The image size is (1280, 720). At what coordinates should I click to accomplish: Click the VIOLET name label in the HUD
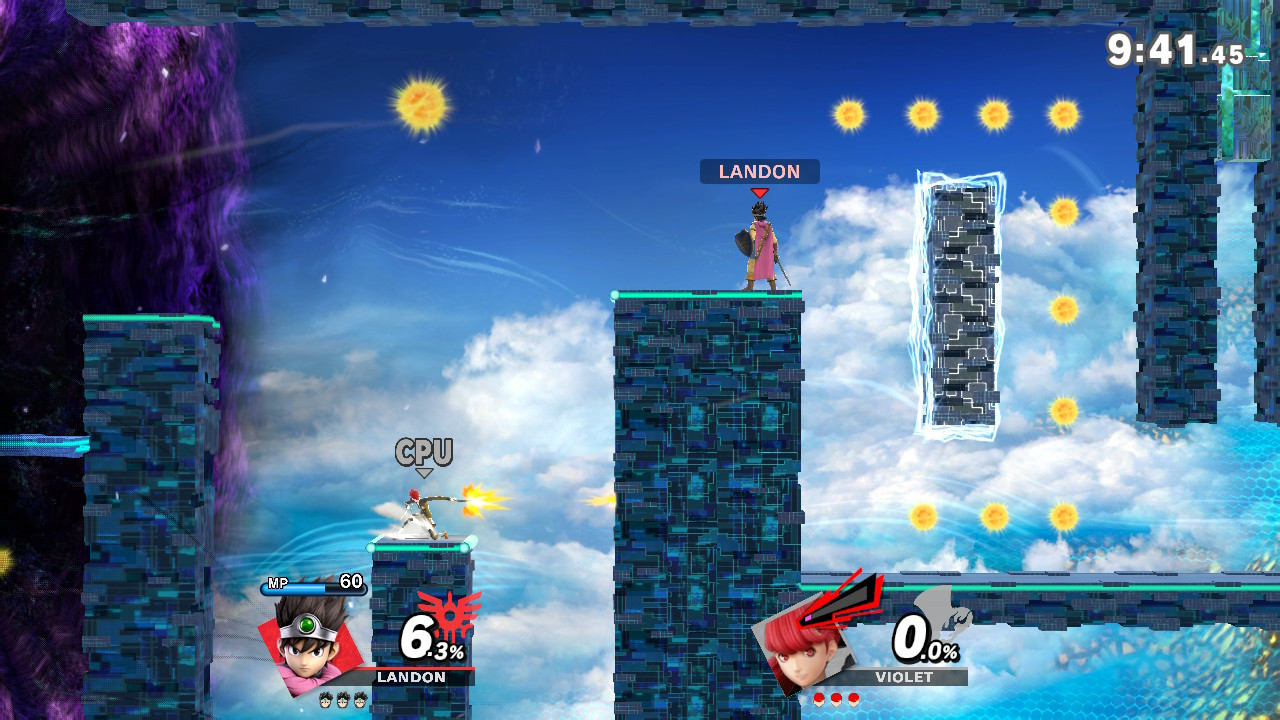tap(905, 678)
